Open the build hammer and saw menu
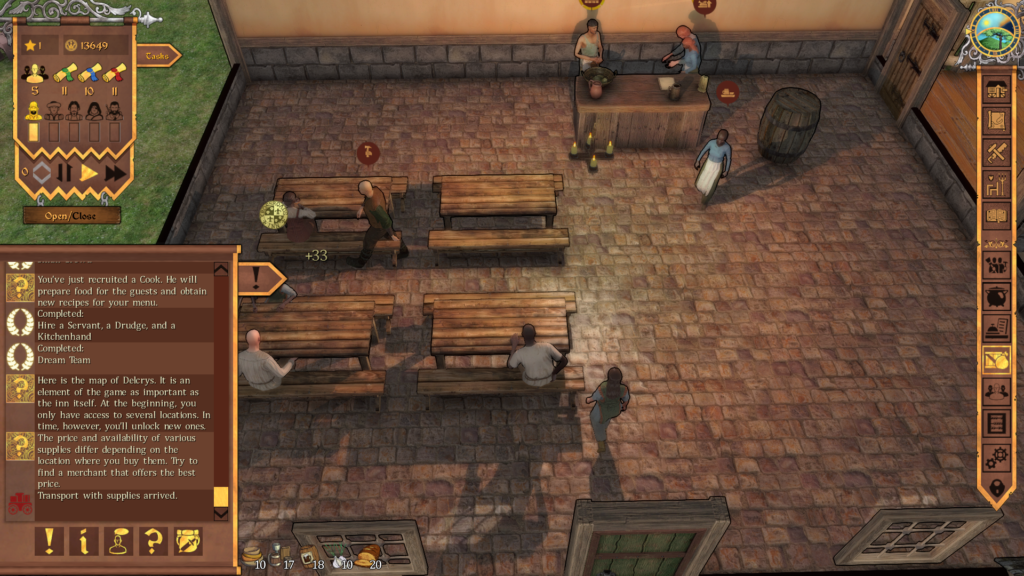This screenshot has height=576, width=1024. click(996, 152)
